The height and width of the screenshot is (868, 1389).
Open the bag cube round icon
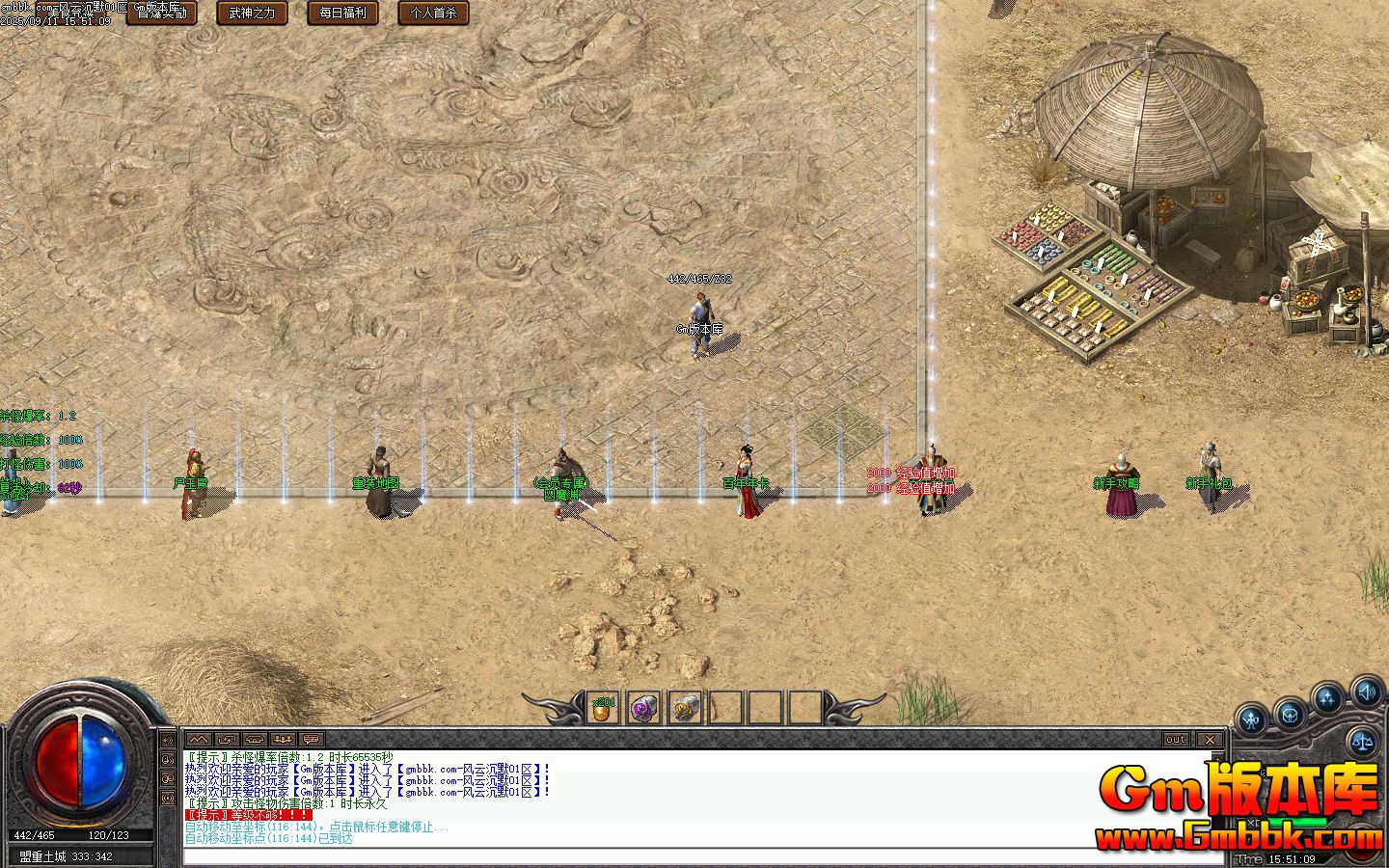coord(1289,716)
